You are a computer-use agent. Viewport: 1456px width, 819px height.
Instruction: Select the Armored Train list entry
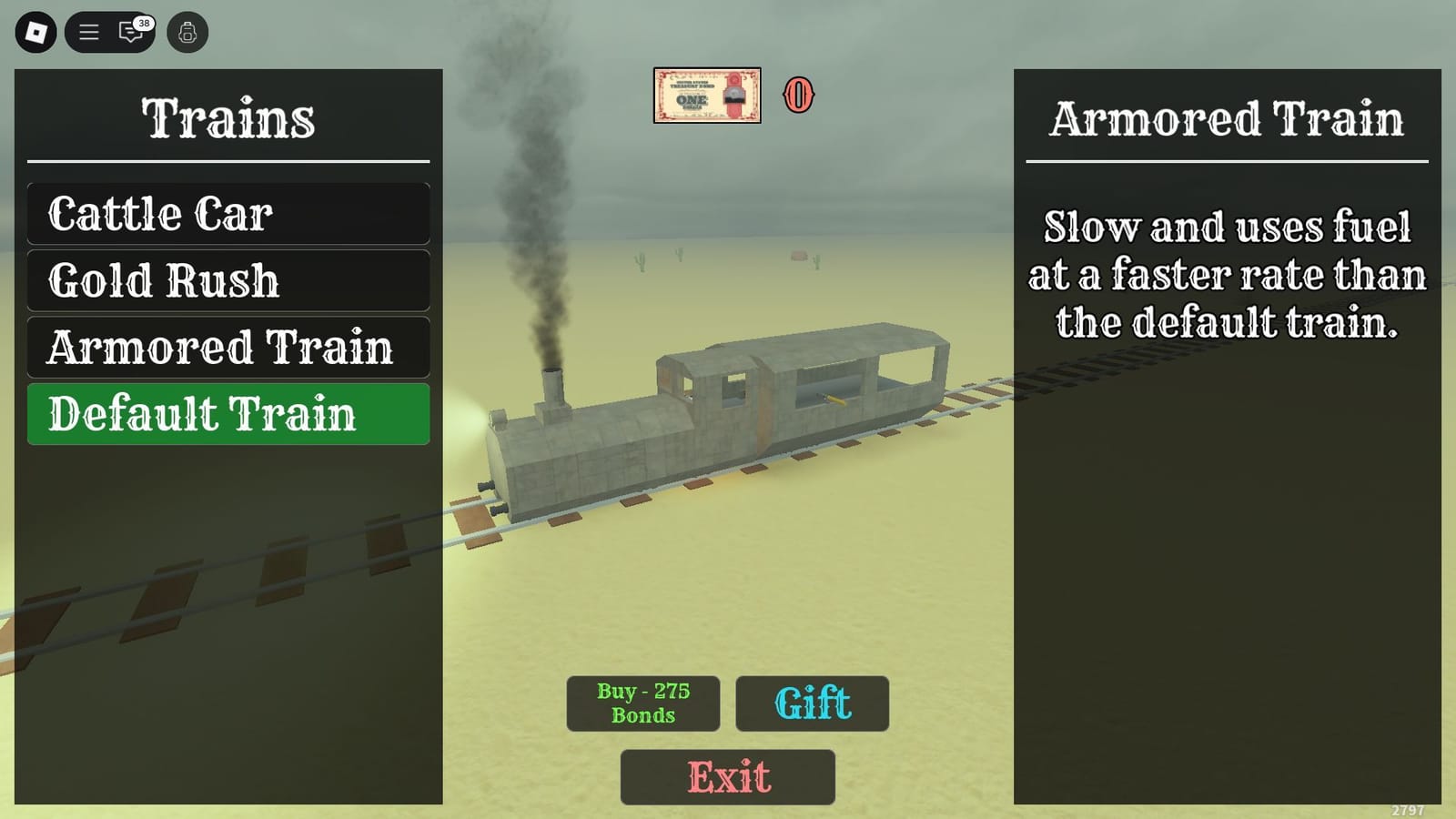click(227, 347)
